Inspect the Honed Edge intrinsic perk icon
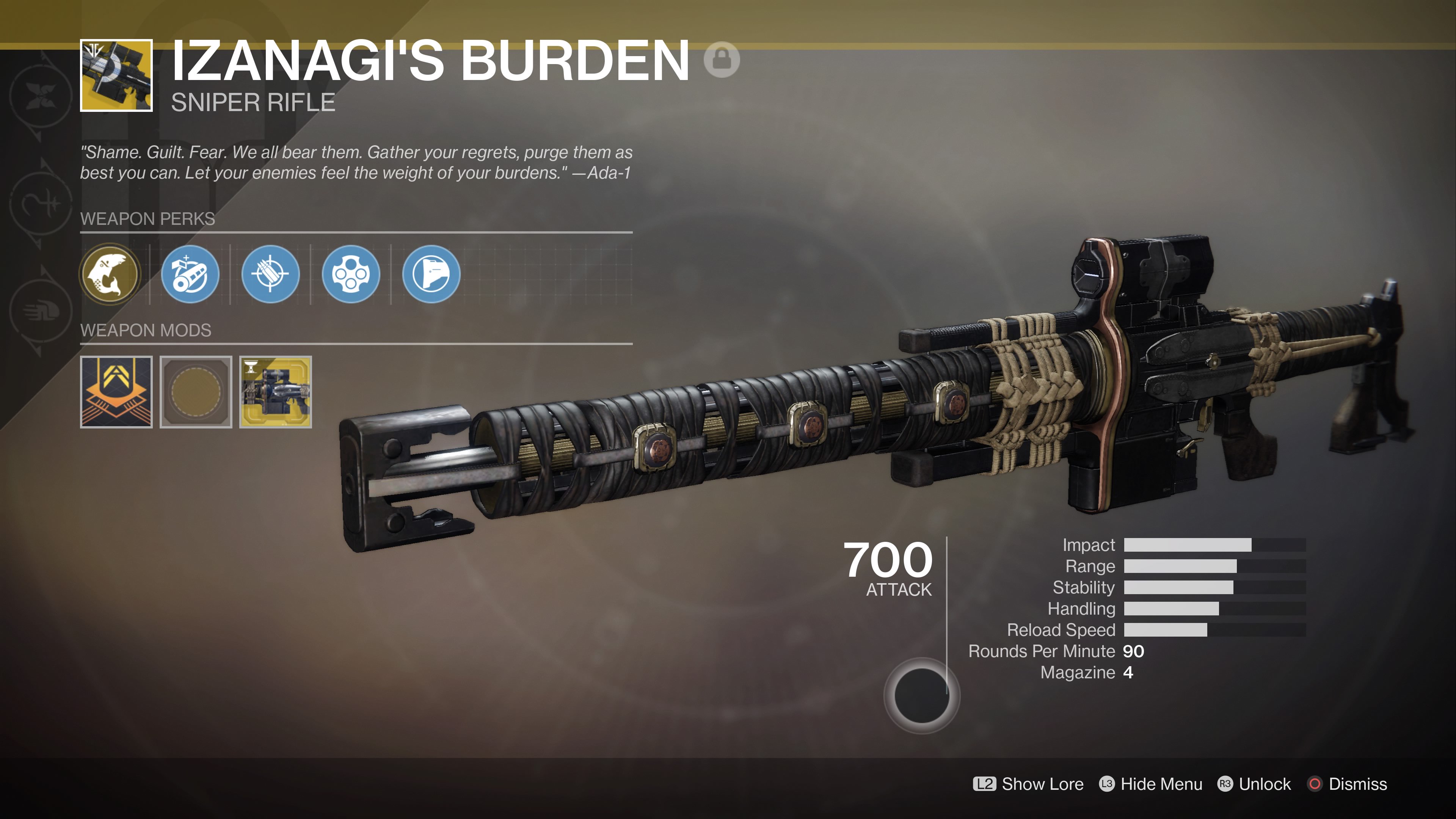Viewport: 1456px width, 819px height. click(x=111, y=274)
